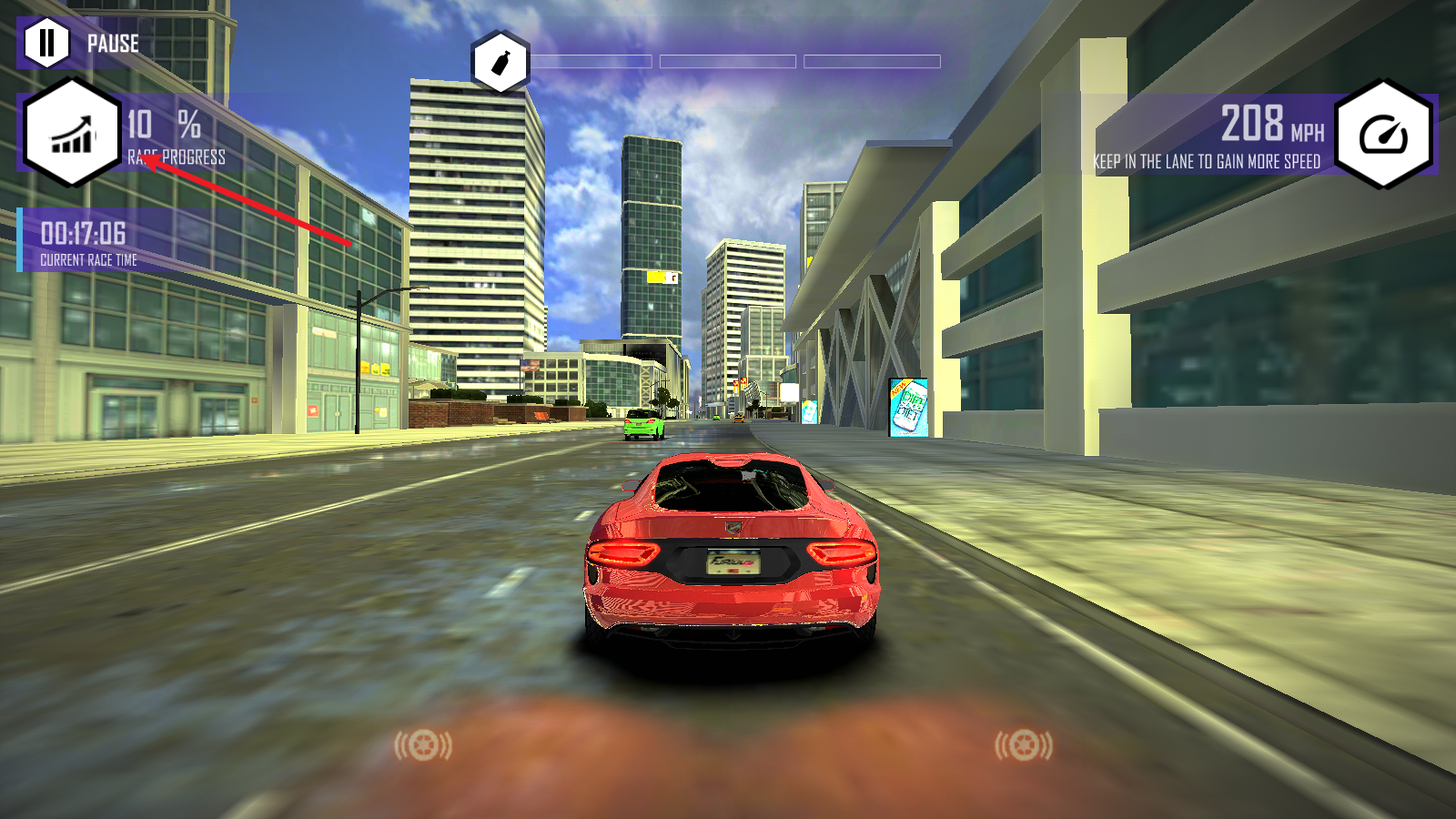Click the race progress chart icon
The width and height of the screenshot is (1456, 819).
pos(72,134)
